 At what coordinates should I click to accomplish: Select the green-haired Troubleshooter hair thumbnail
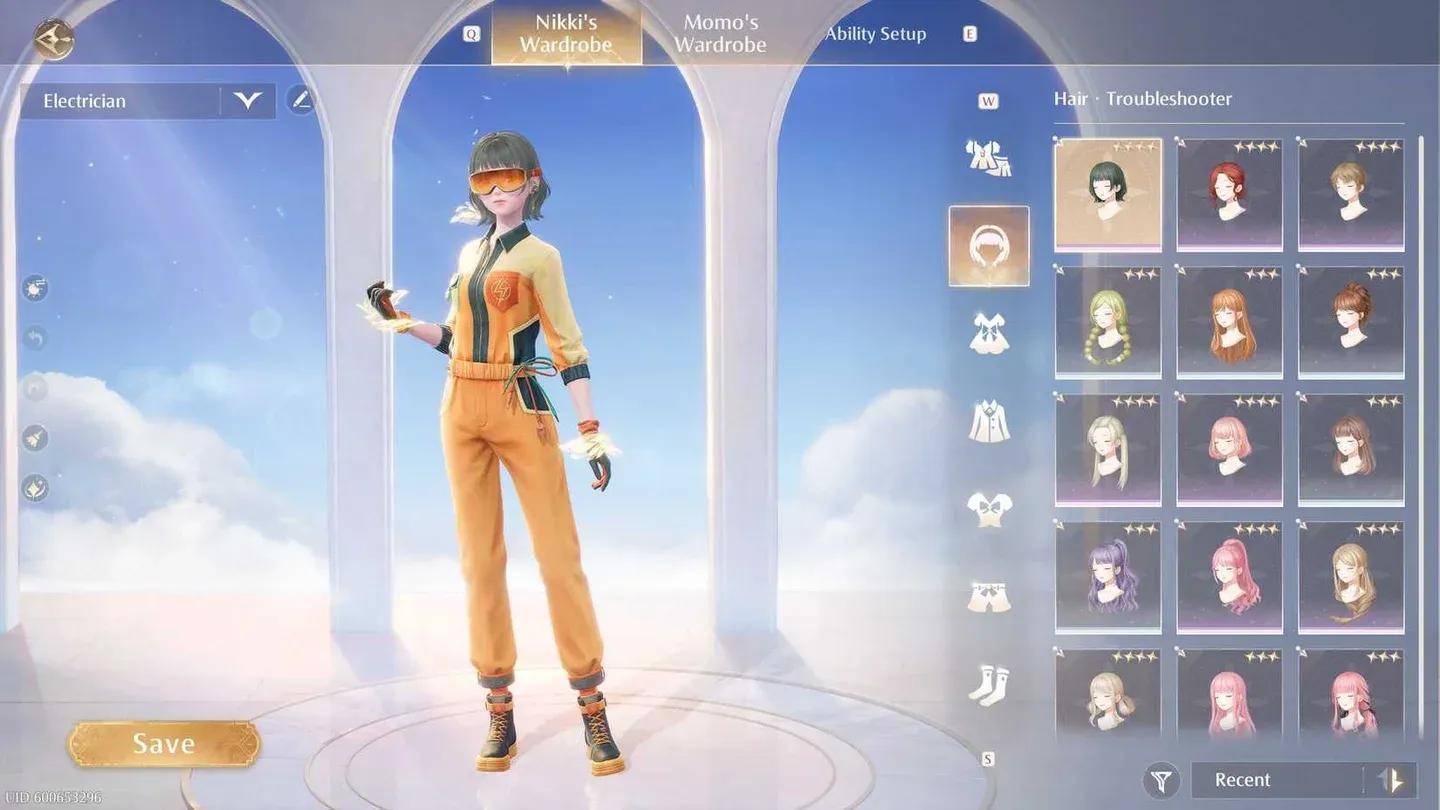click(1107, 194)
